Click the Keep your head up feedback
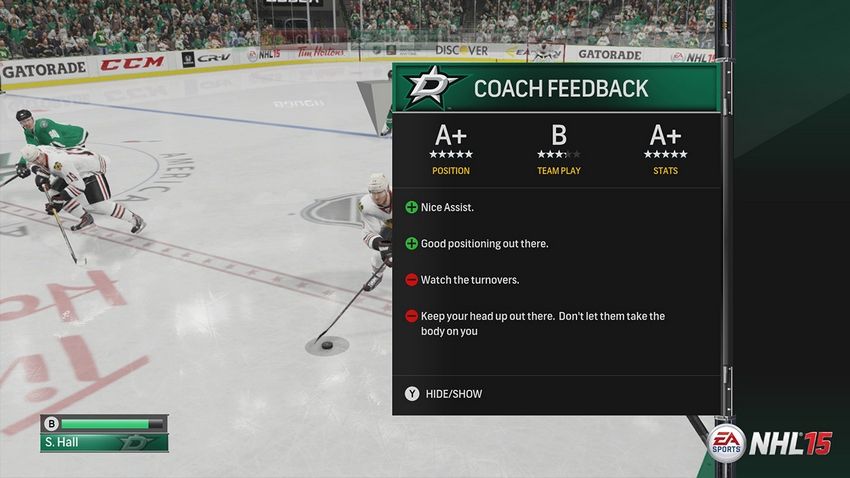 [x=541, y=323]
